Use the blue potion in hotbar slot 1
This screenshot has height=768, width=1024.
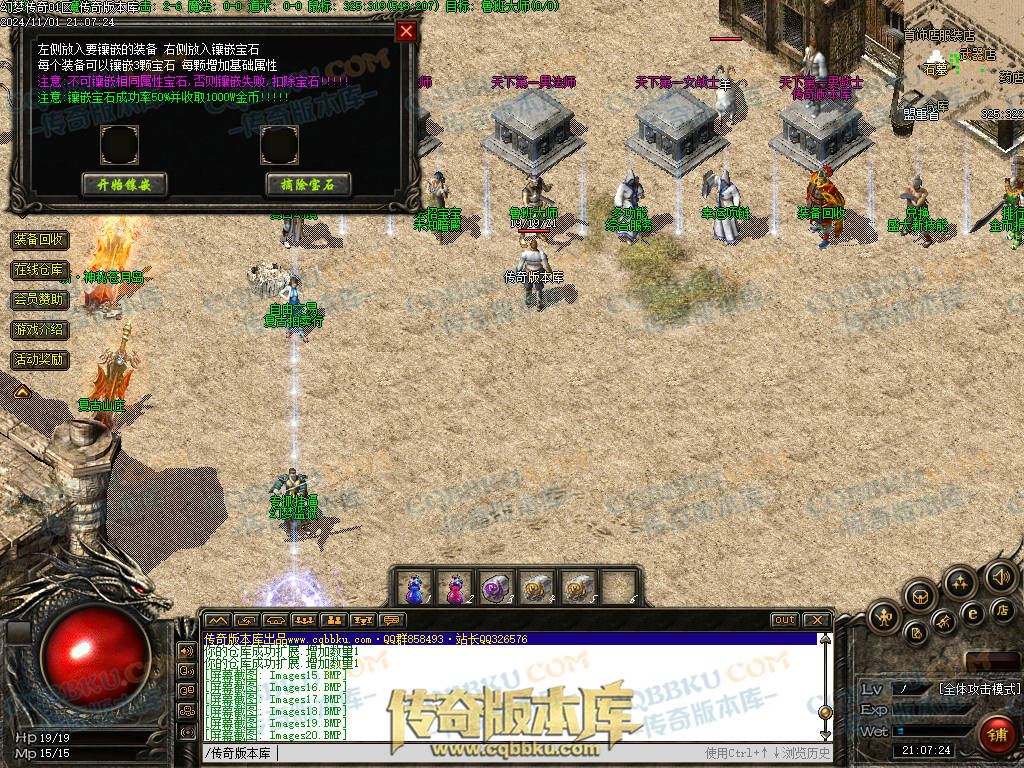(414, 588)
